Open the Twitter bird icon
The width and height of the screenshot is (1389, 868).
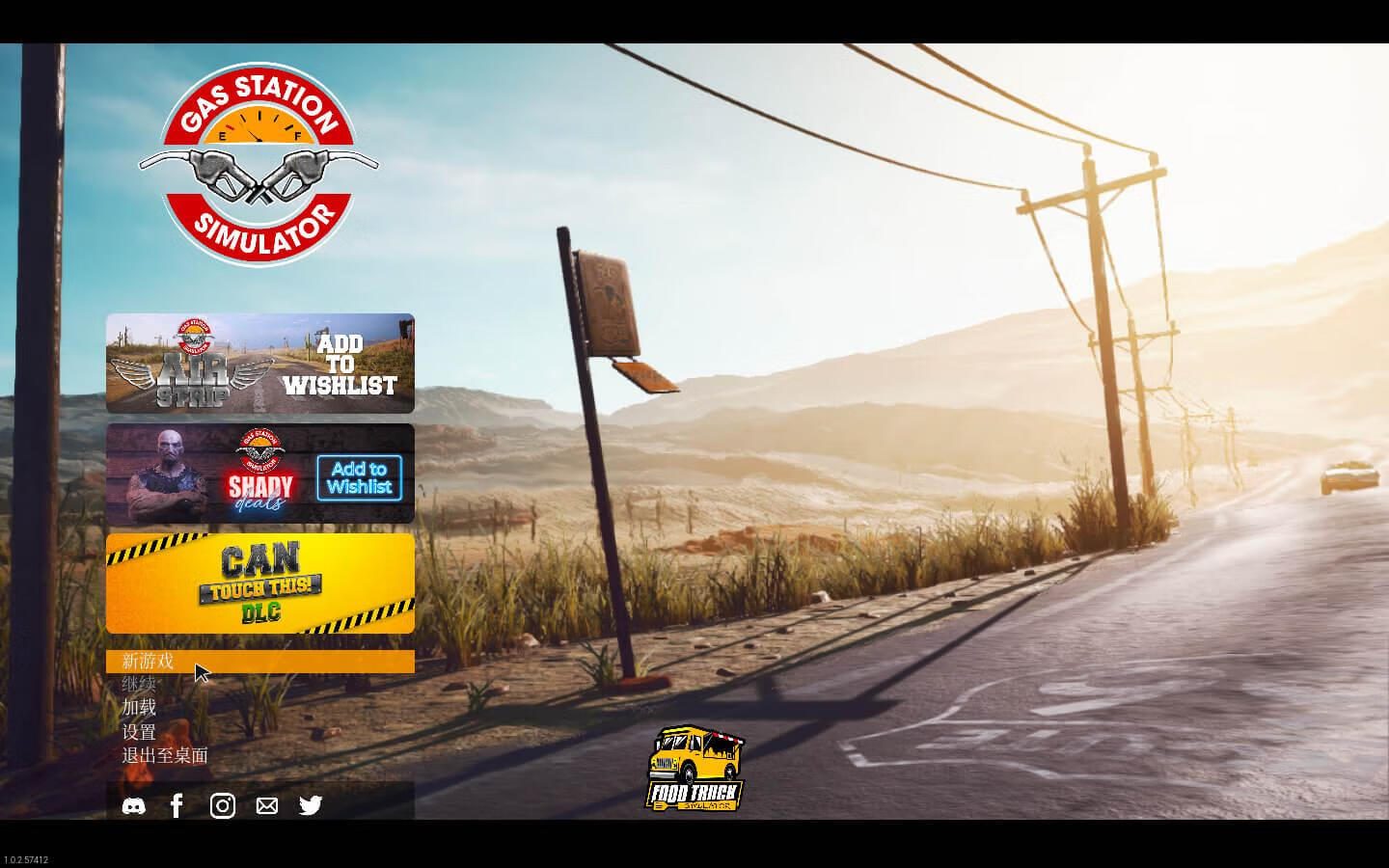(311, 806)
